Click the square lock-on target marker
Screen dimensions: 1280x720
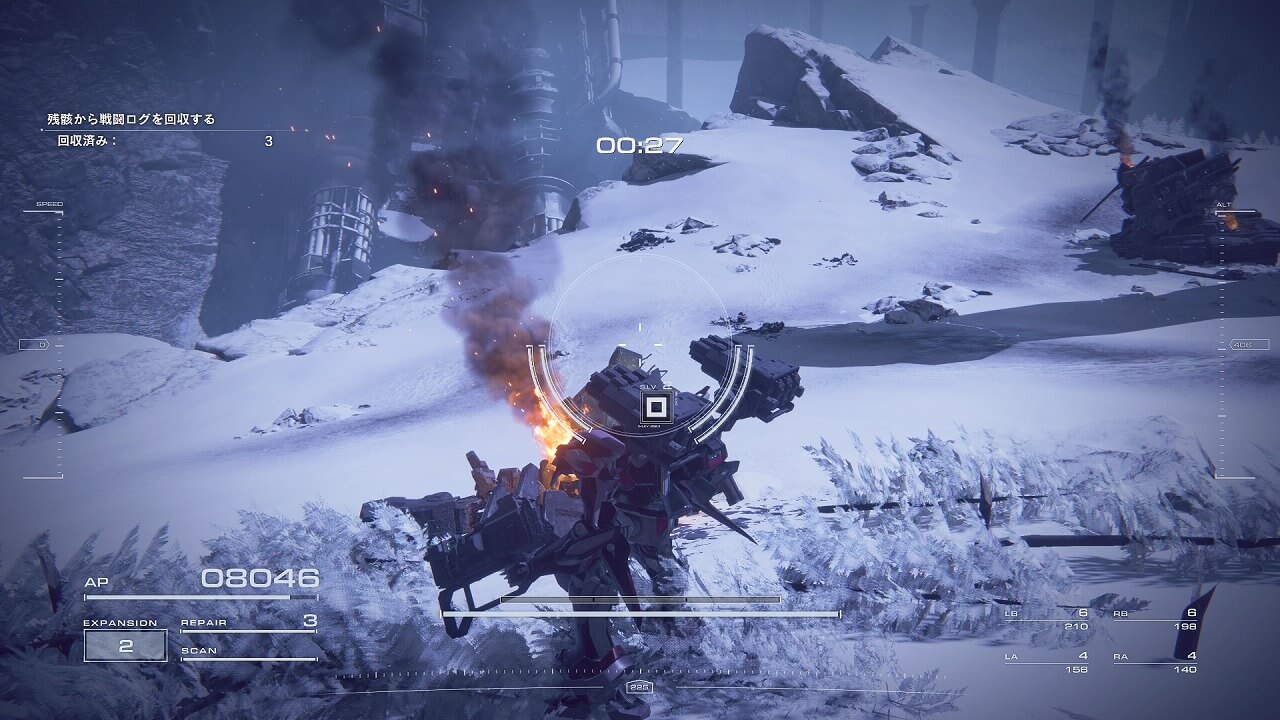click(x=656, y=407)
